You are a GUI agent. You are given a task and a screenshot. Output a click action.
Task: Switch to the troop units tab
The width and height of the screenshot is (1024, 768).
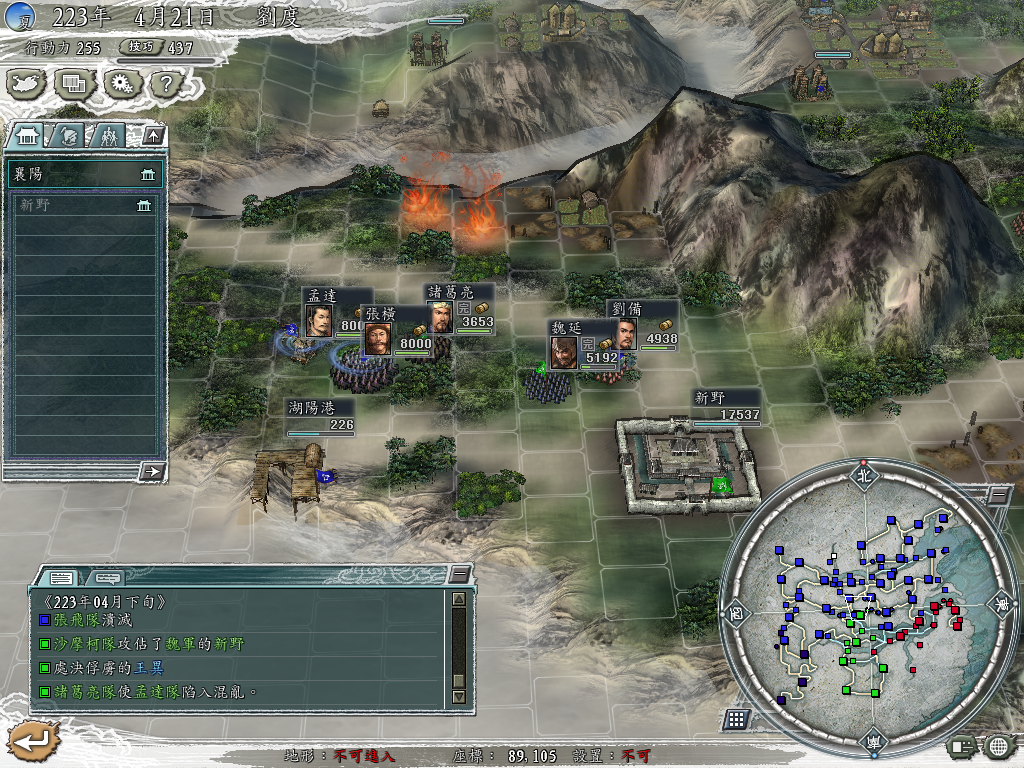108,135
